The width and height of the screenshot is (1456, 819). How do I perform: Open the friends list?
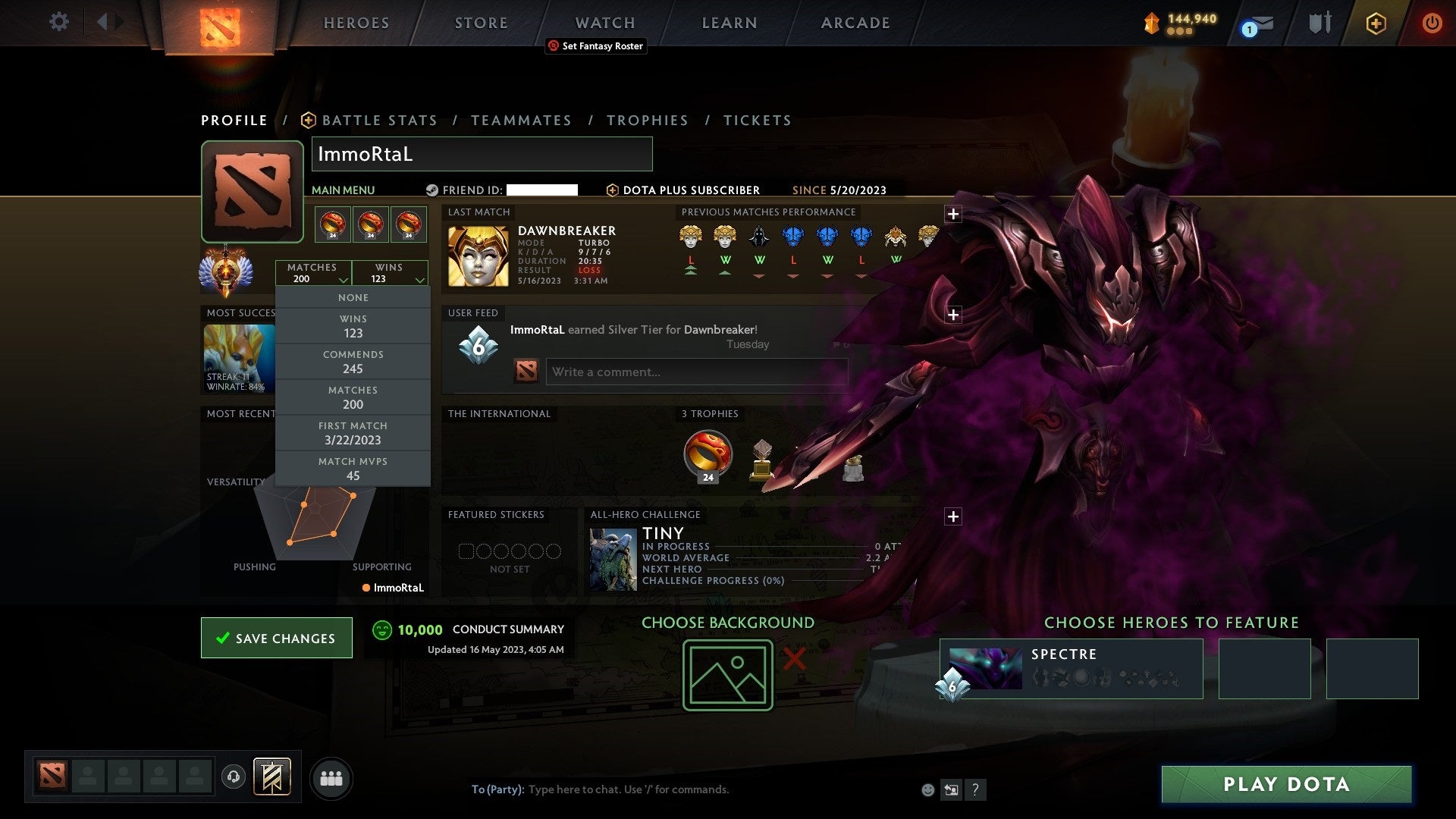[x=331, y=777]
